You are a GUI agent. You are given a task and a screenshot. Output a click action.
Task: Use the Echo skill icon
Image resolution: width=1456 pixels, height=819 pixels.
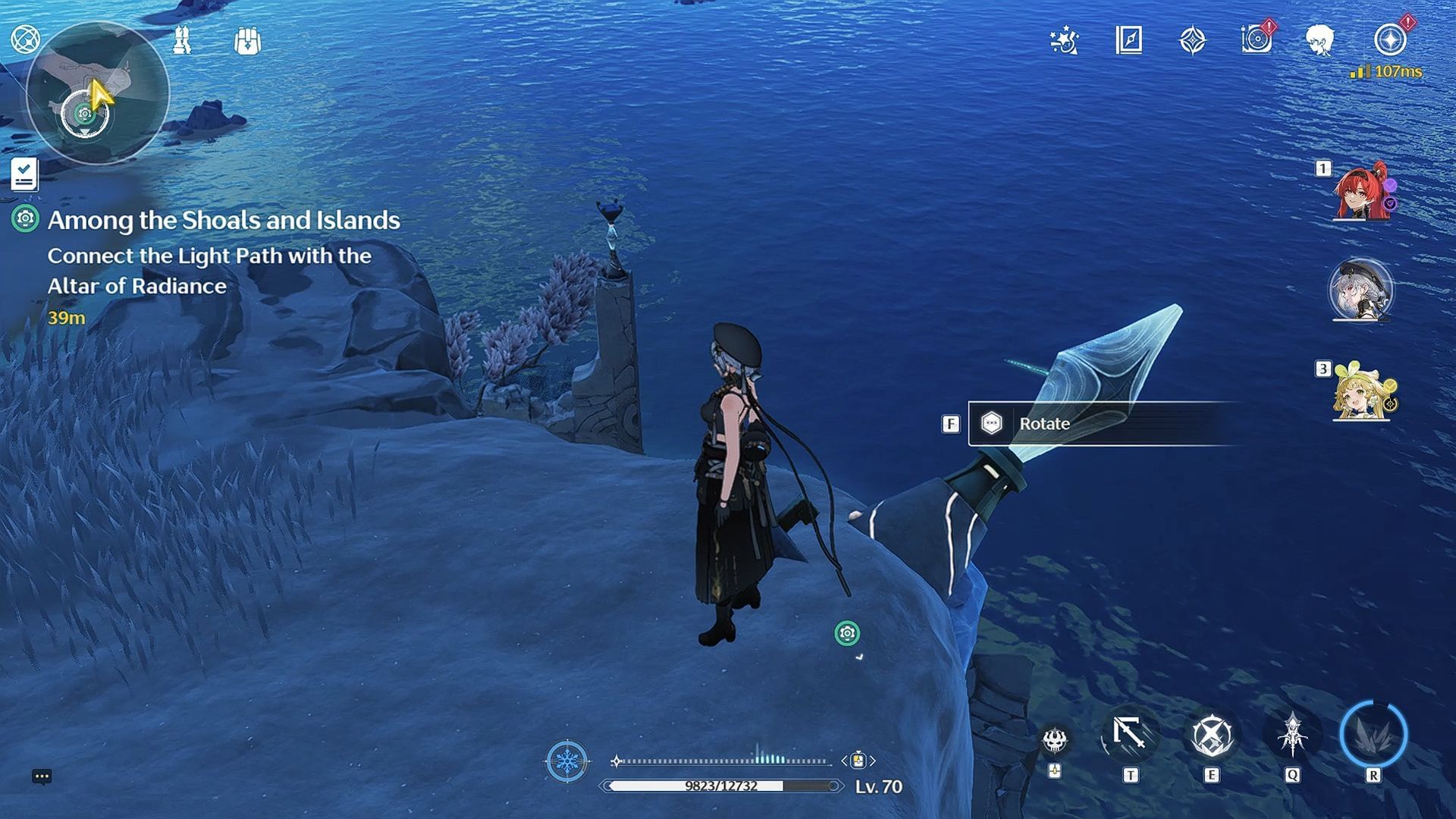(1292, 735)
